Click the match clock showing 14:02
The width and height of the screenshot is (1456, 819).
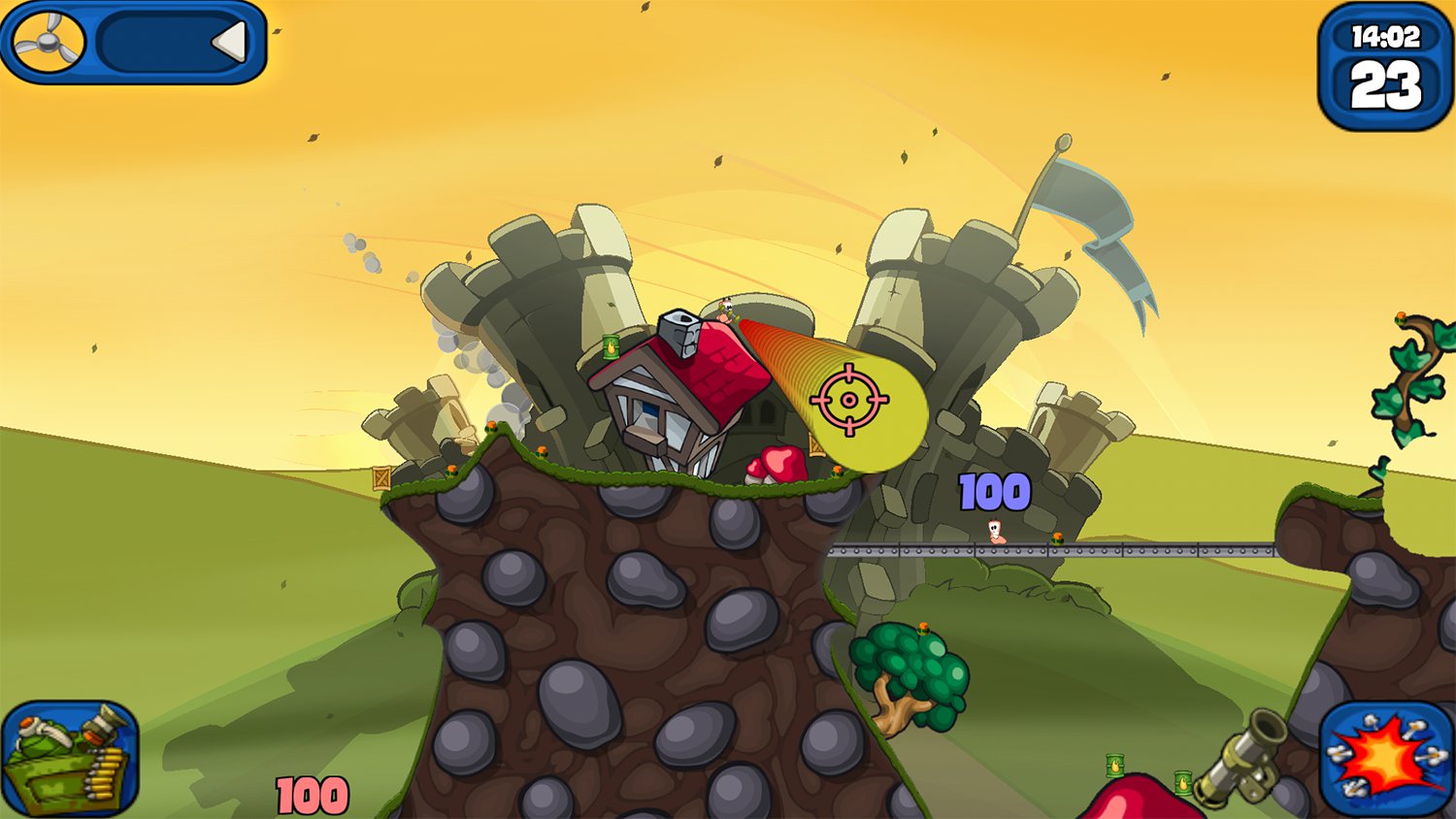[x=1386, y=35]
